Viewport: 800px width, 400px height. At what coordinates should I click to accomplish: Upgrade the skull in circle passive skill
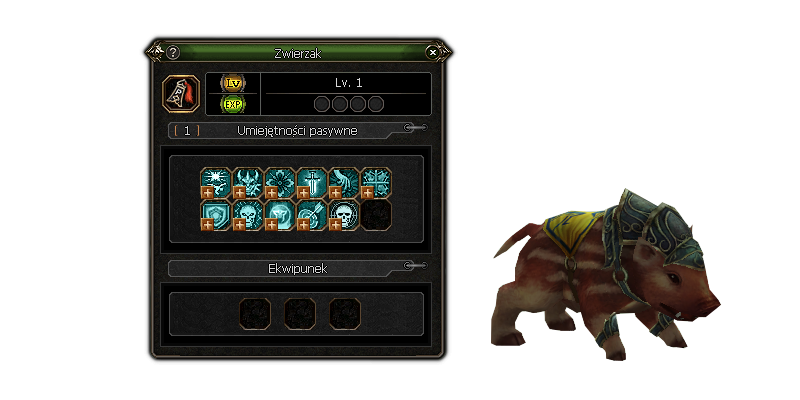[x=335, y=224]
